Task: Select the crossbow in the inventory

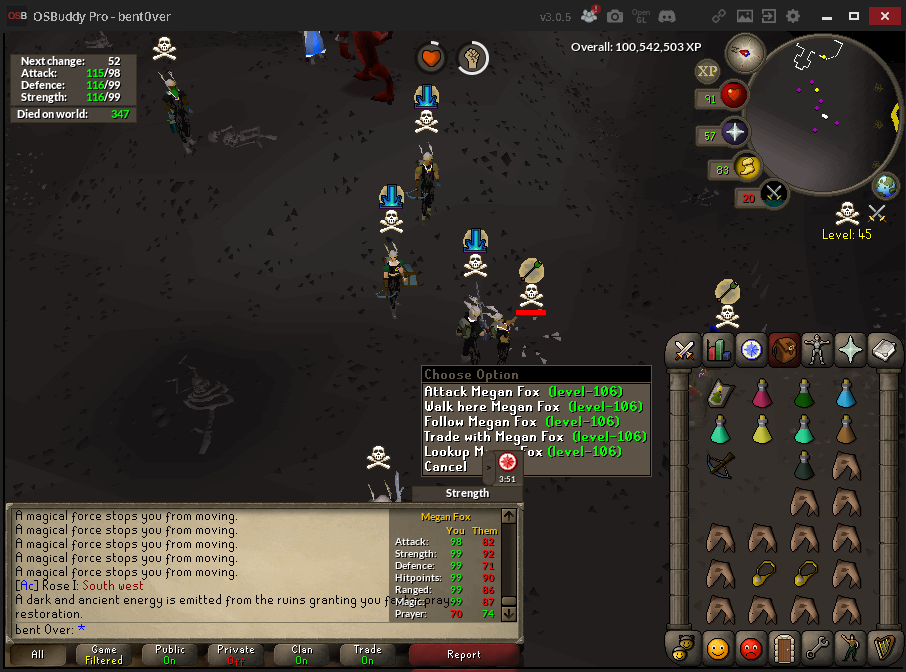Action: tap(719, 465)
